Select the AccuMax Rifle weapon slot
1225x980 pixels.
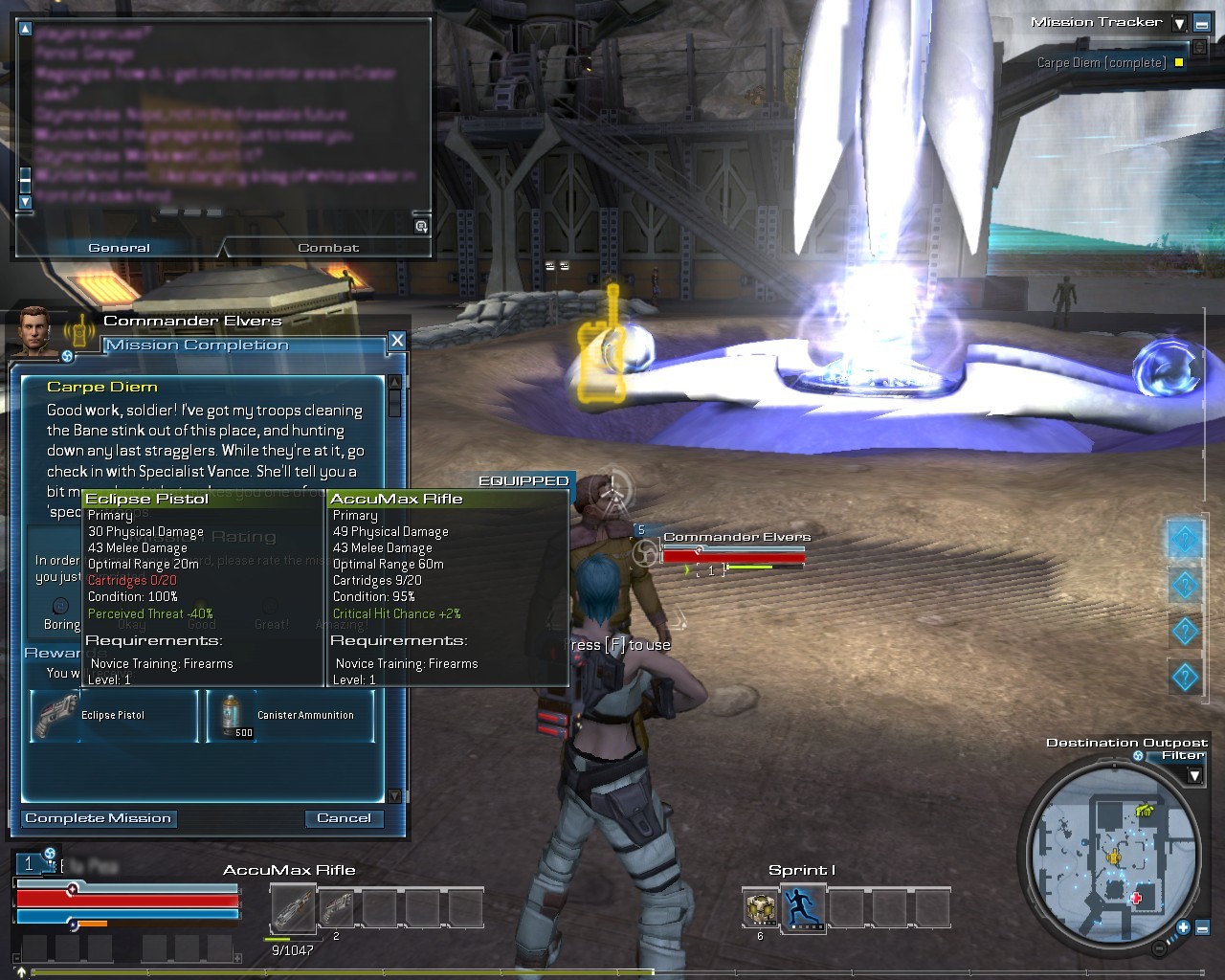point(292,907)
